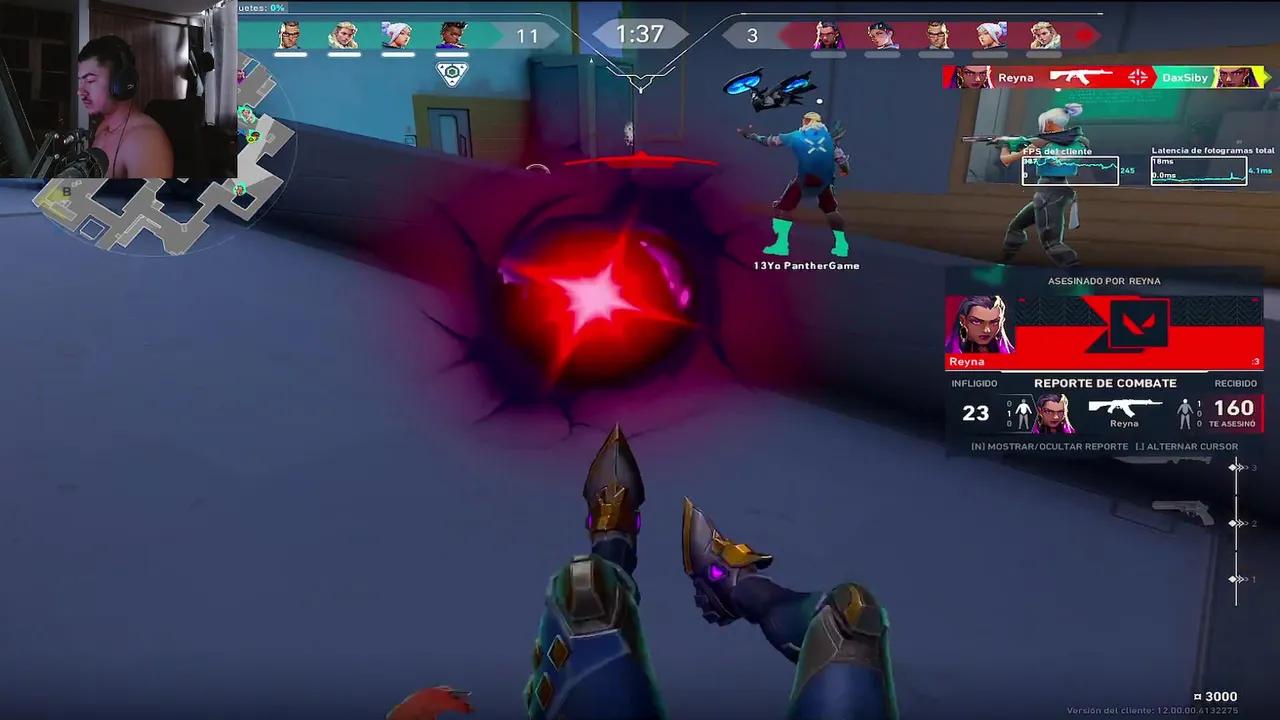The image size is (1280, 720).
Task: Toggle ALTERNAR CURSOR on the report footer
Action: click(x=1187, y=445)
